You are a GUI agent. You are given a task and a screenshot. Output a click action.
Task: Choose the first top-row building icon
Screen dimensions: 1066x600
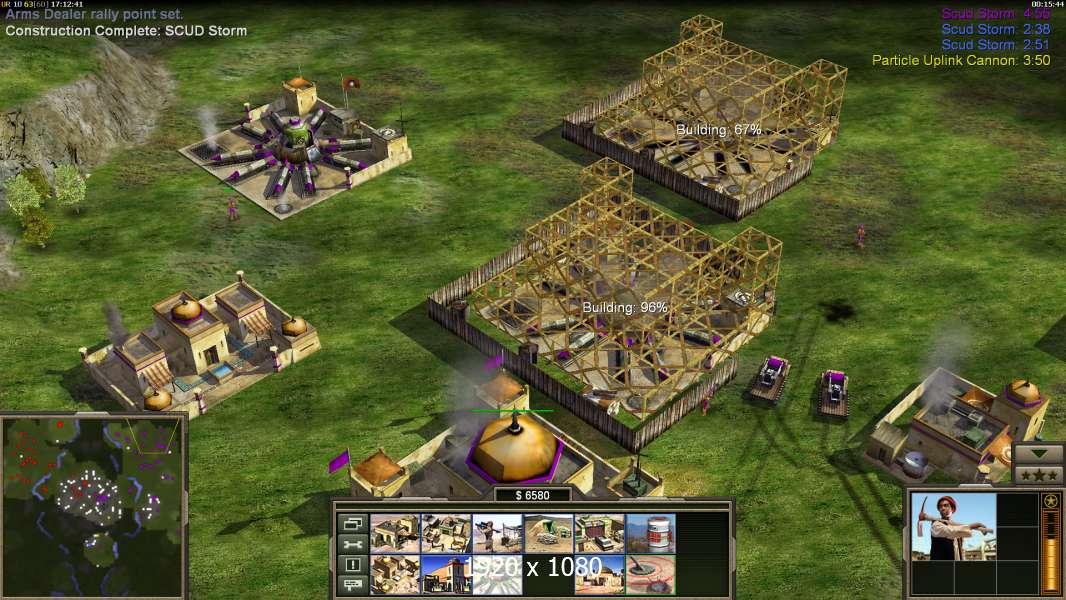click(395, 534)
